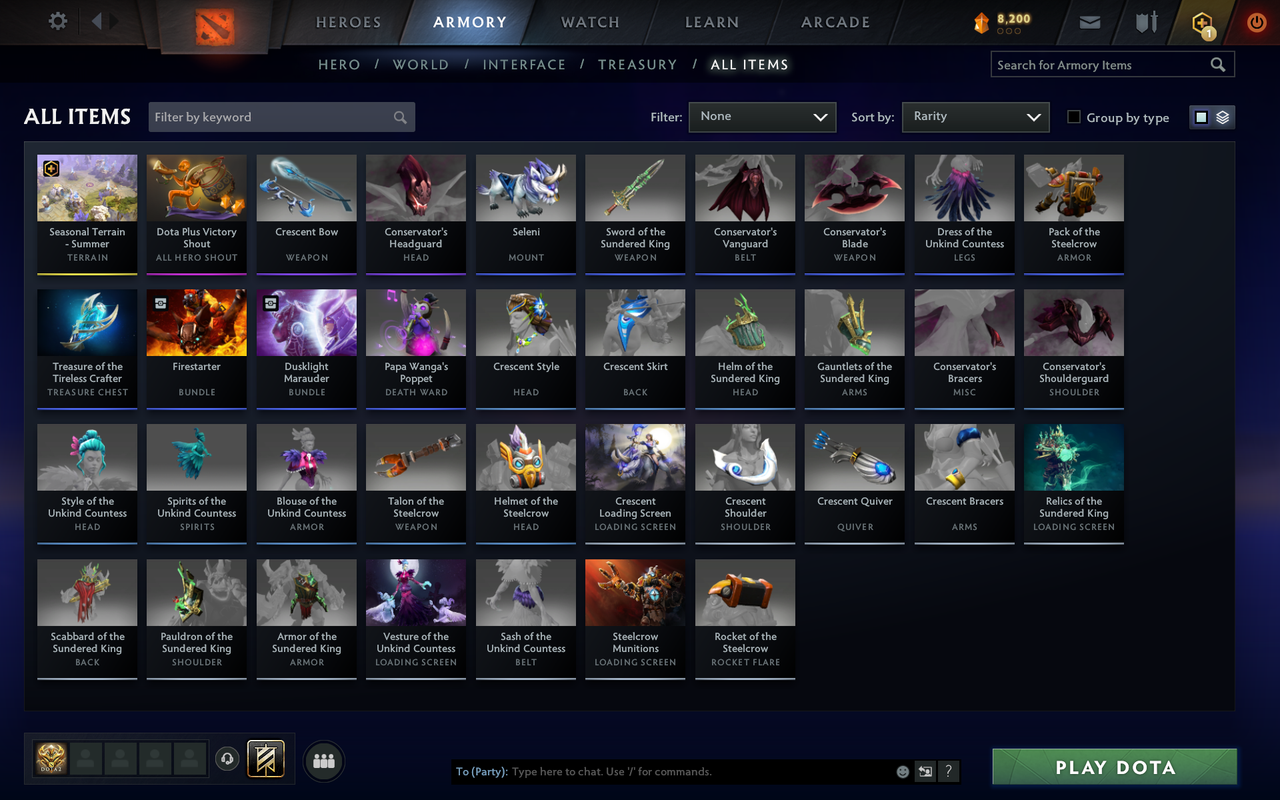Select the TREASURY breadcrumb link

pyautogui.click(x=637, y=64)
